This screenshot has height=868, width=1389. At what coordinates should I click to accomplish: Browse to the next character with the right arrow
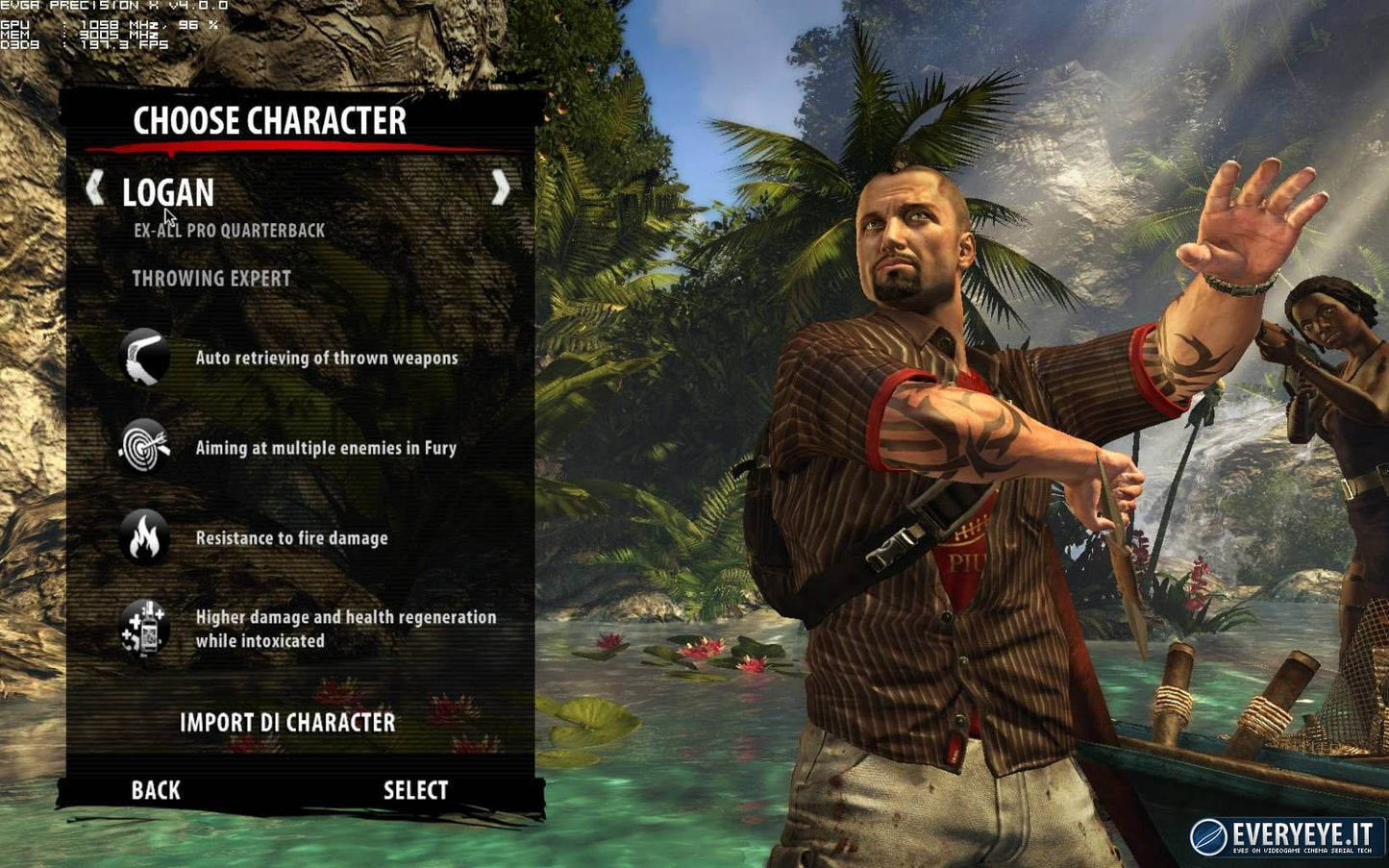pos(501,189)
